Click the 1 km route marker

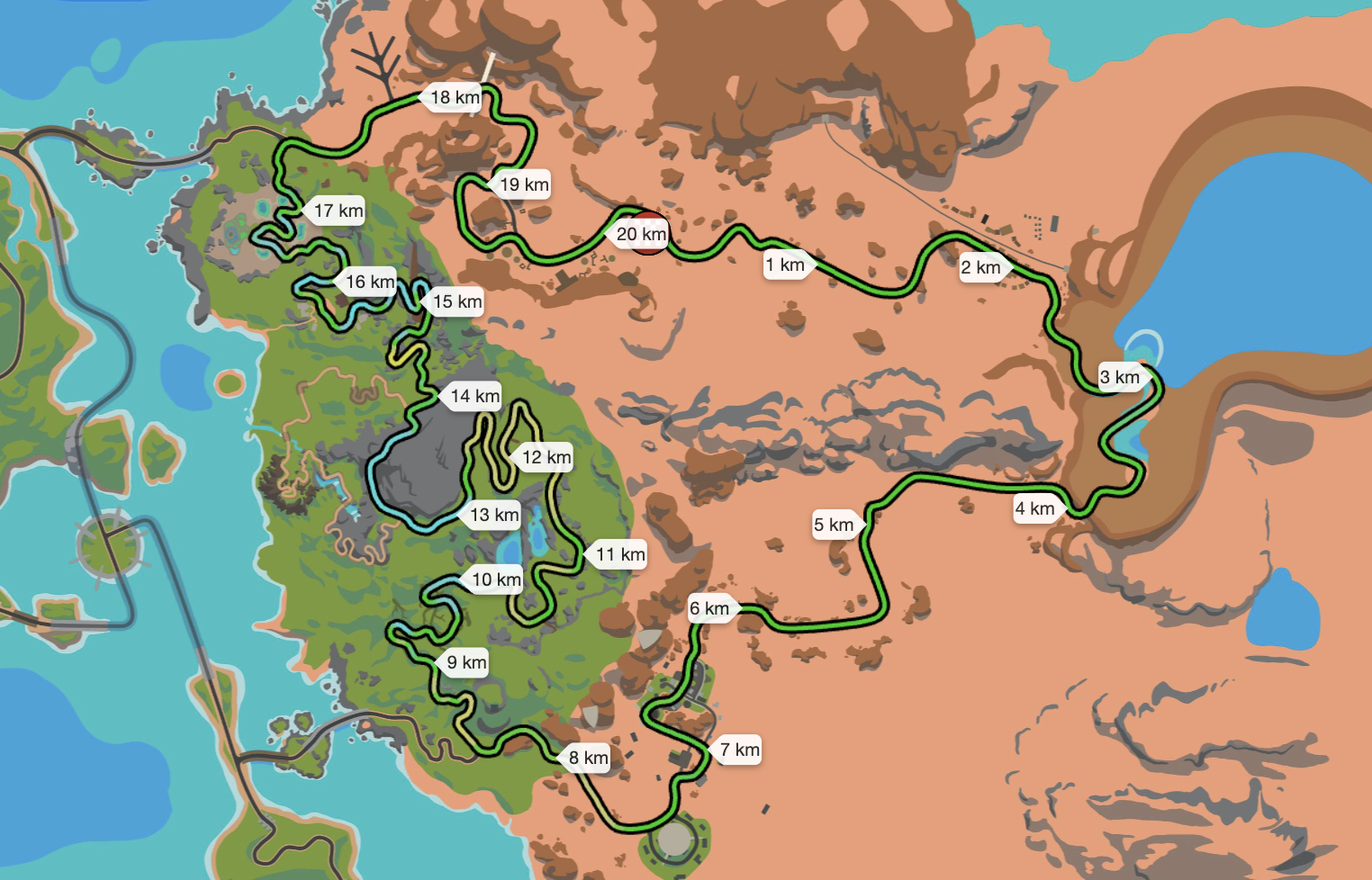786,265
